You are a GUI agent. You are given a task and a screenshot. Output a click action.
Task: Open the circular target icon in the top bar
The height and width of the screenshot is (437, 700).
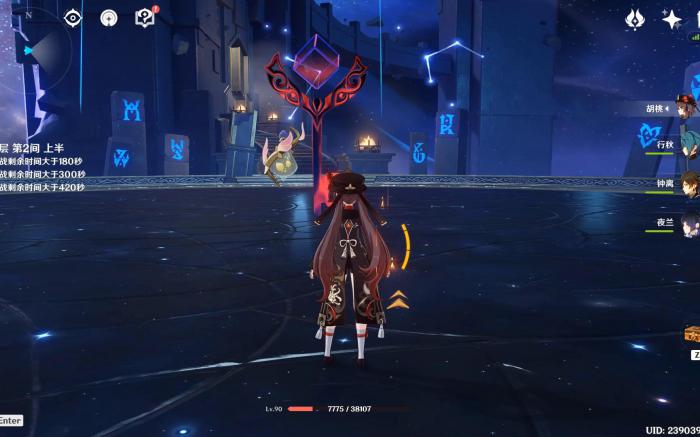click(x=109, y=18)
